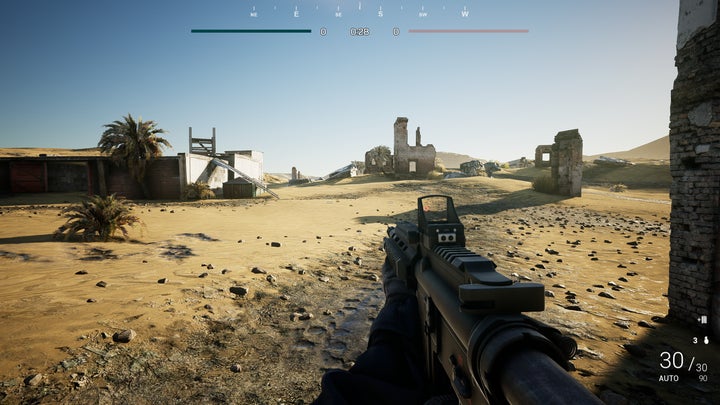Image resolution: width=720 pixels, height=405 pixels.
Task: Click the compass heading strip
Action: [x=360, y=13]
